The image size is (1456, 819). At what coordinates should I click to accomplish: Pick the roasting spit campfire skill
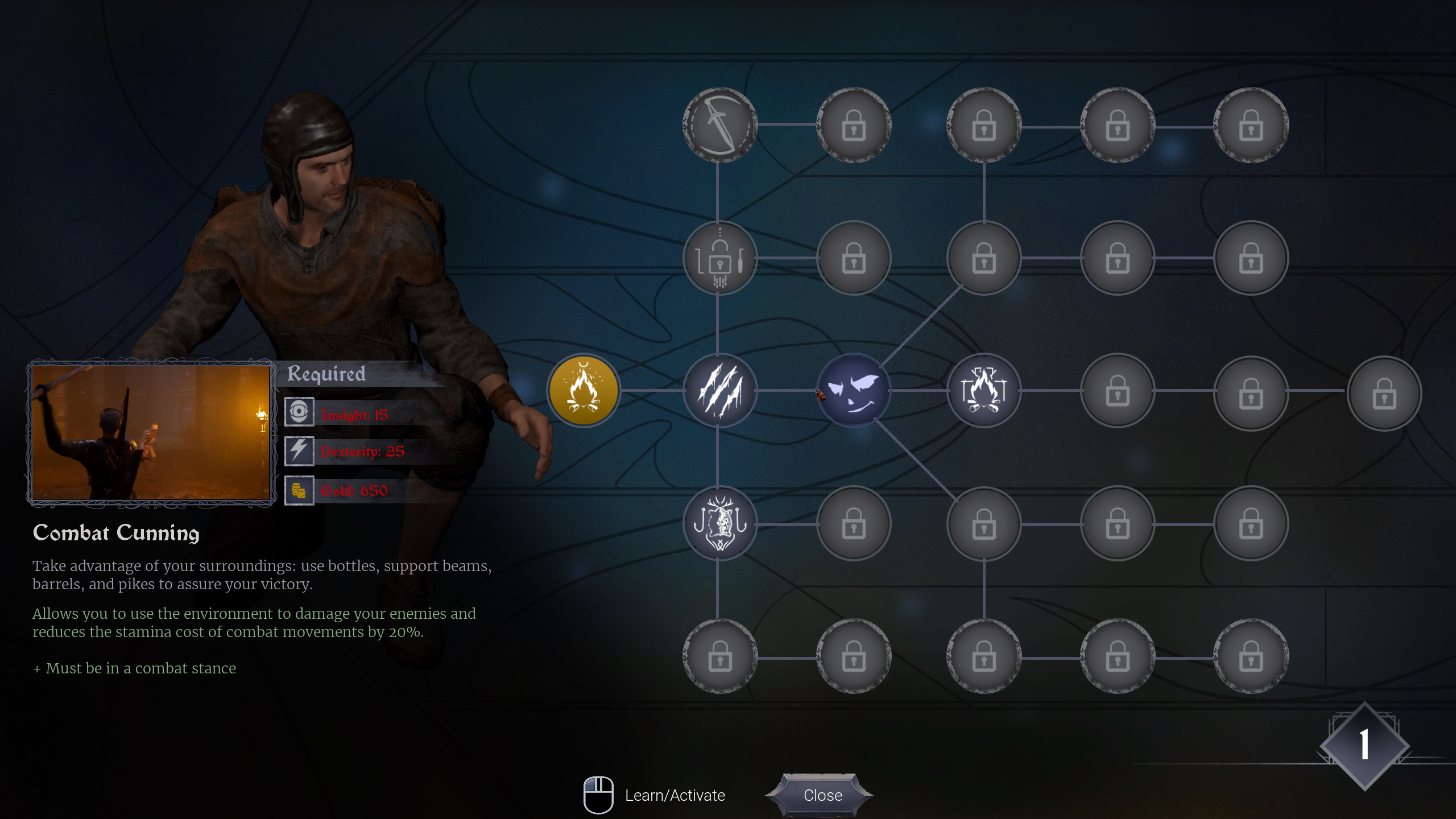point(983,391)
